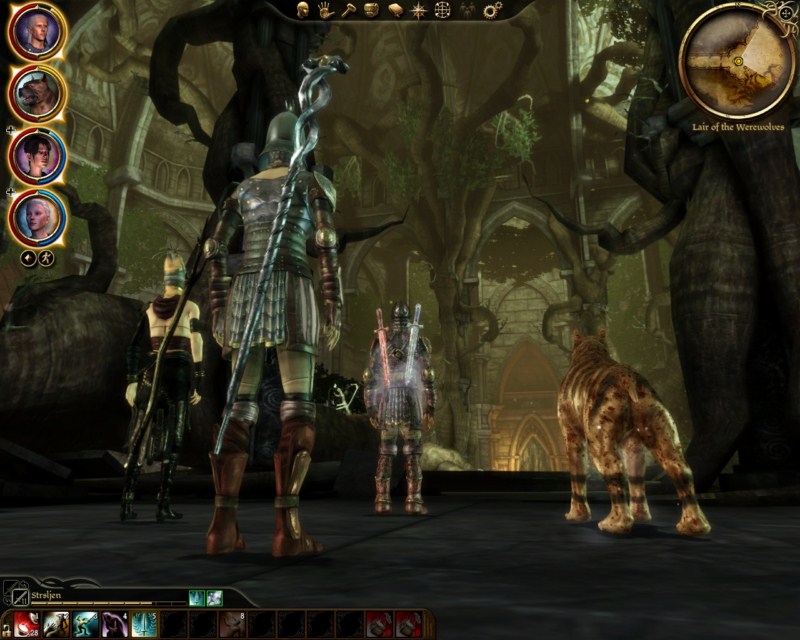Open the inventory chest icon
This screenshot has height=640, width=800.
point(371,10)
